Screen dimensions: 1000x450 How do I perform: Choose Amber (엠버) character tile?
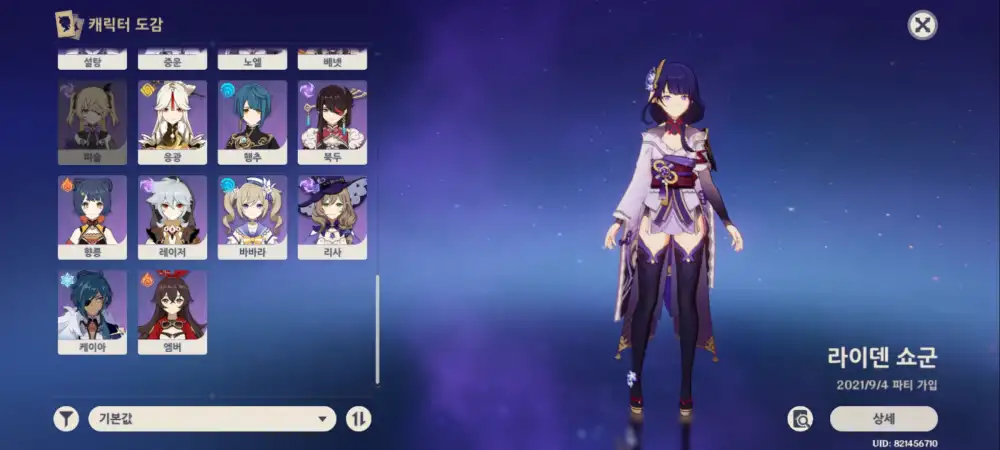tap(172, 311)
